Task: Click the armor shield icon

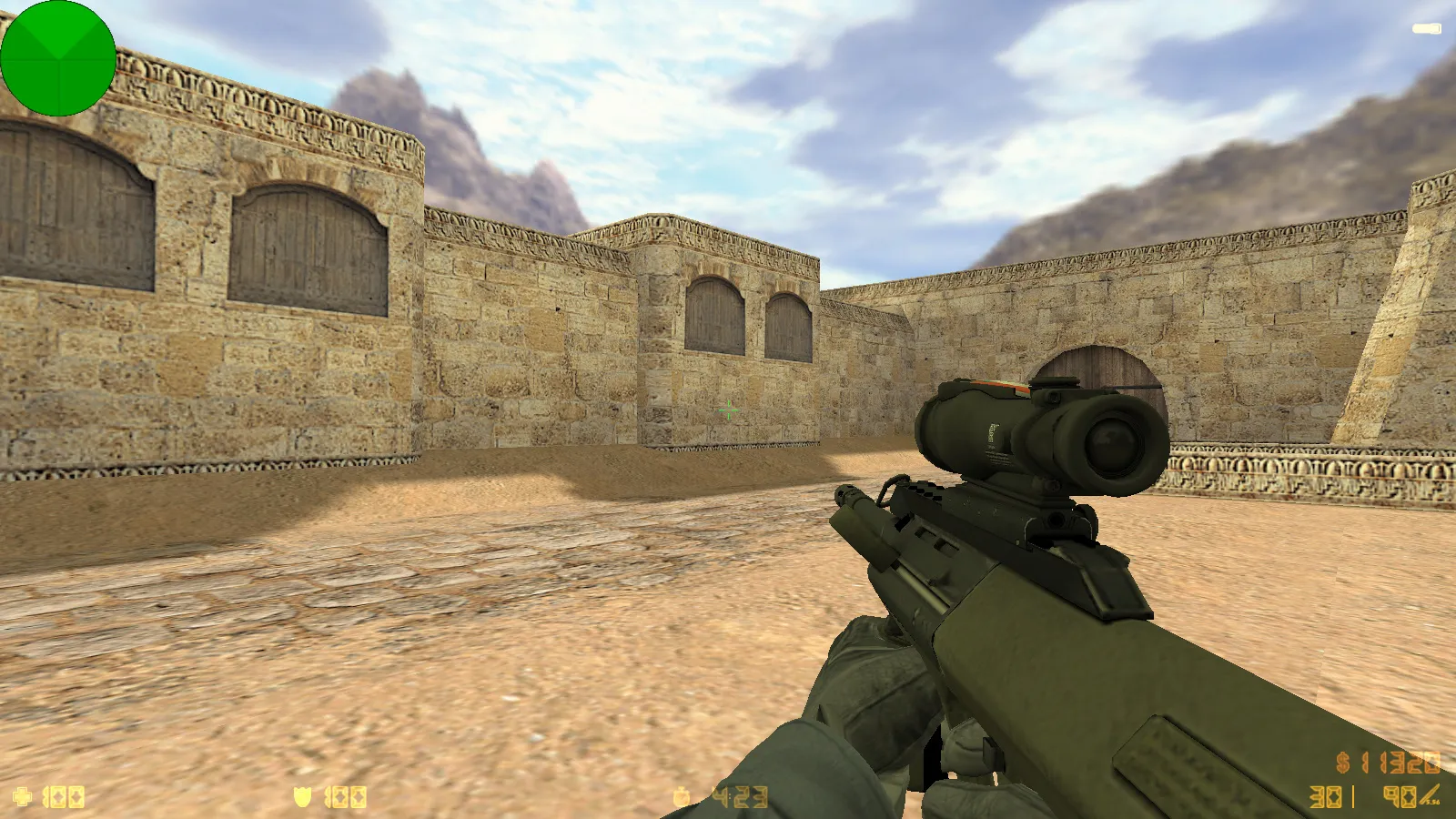Action: pyautogui.click(x=303, y=794)
